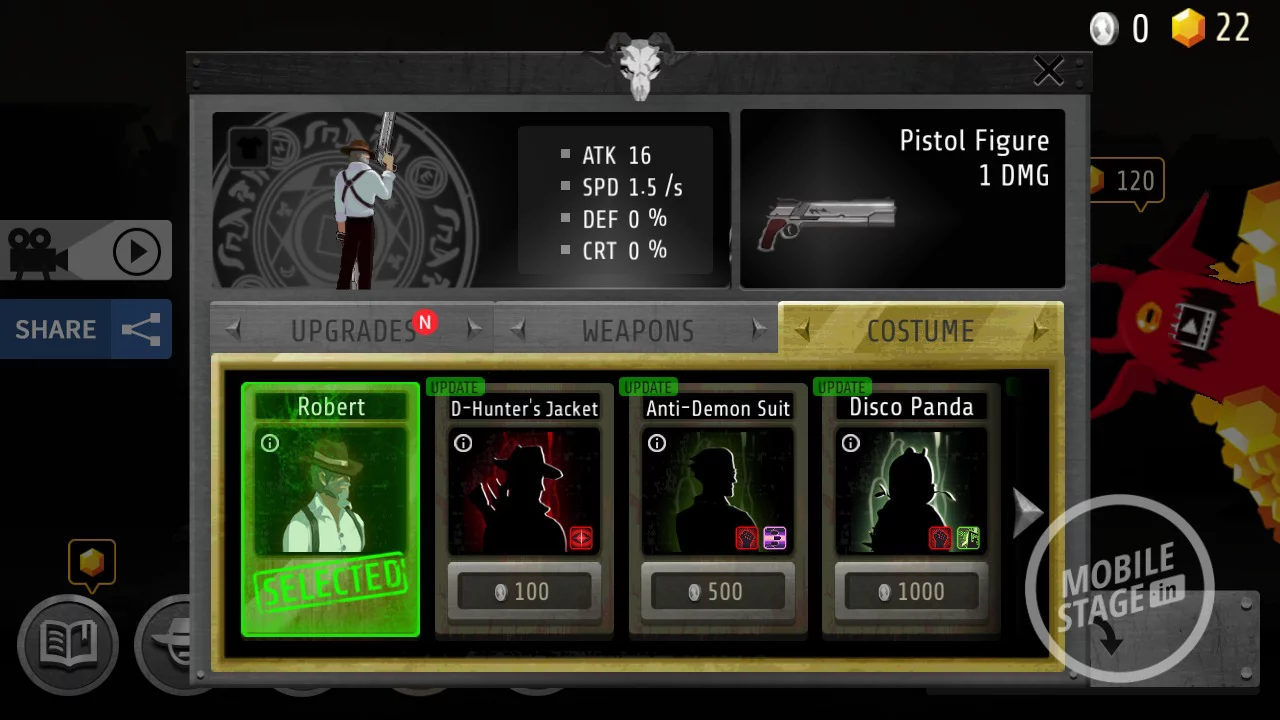Click the shirt icon on the character preview
The image size is (1280, 720).
[x=248, y=147]
